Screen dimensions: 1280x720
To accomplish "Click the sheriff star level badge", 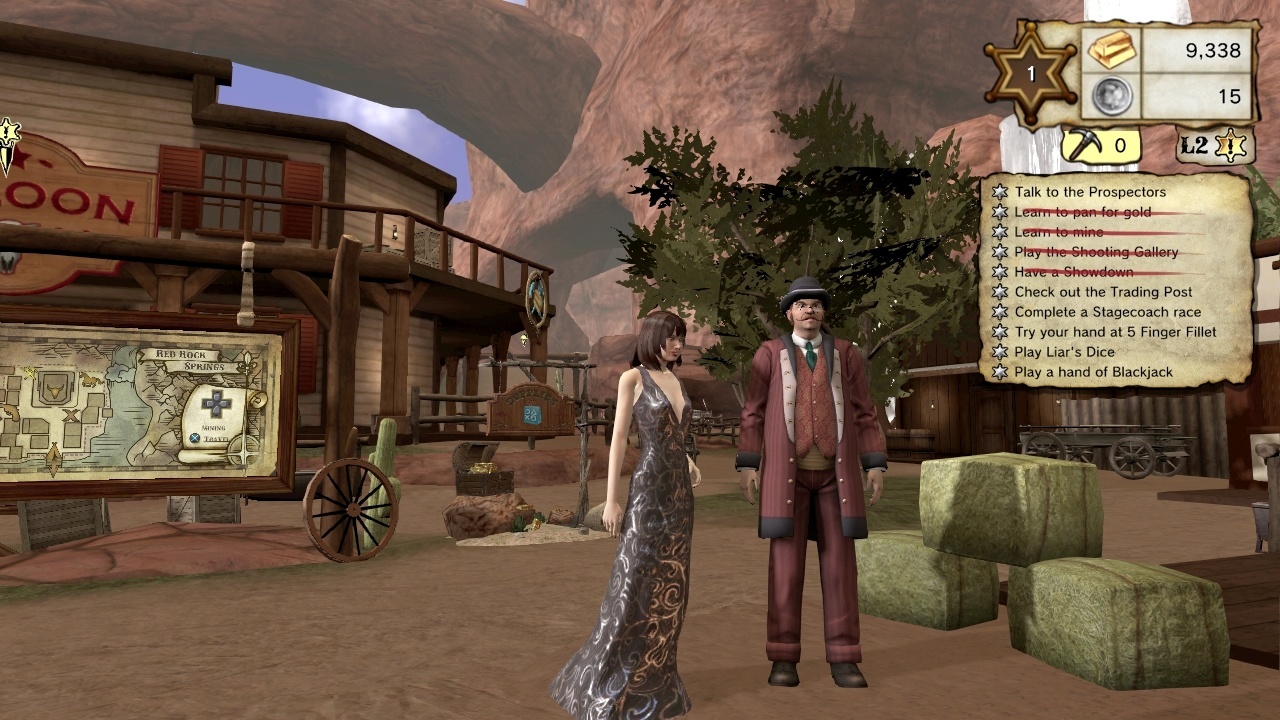I will pos(1031,74).
